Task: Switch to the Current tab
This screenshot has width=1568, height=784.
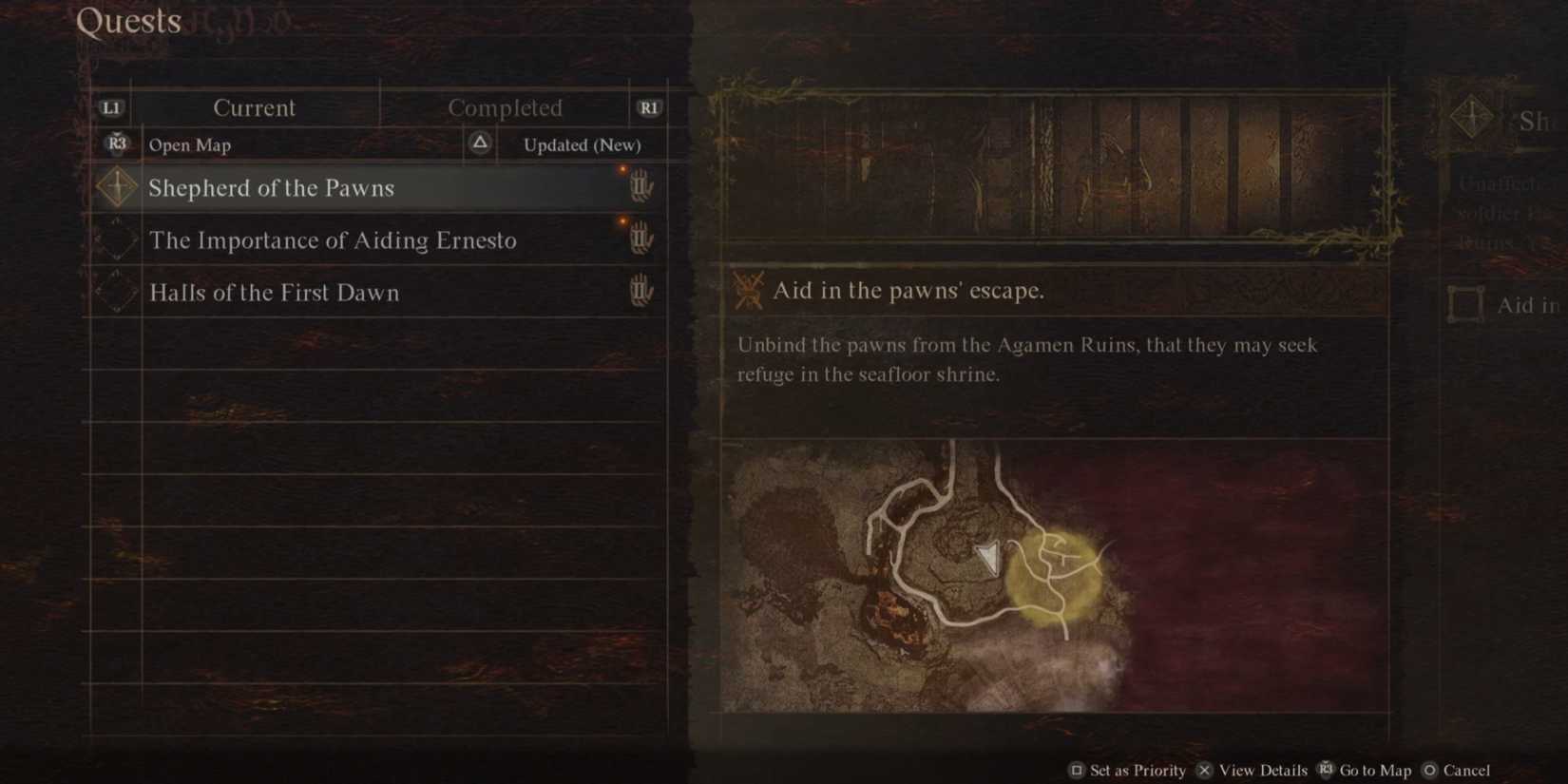Action: [x=255, y=107]
